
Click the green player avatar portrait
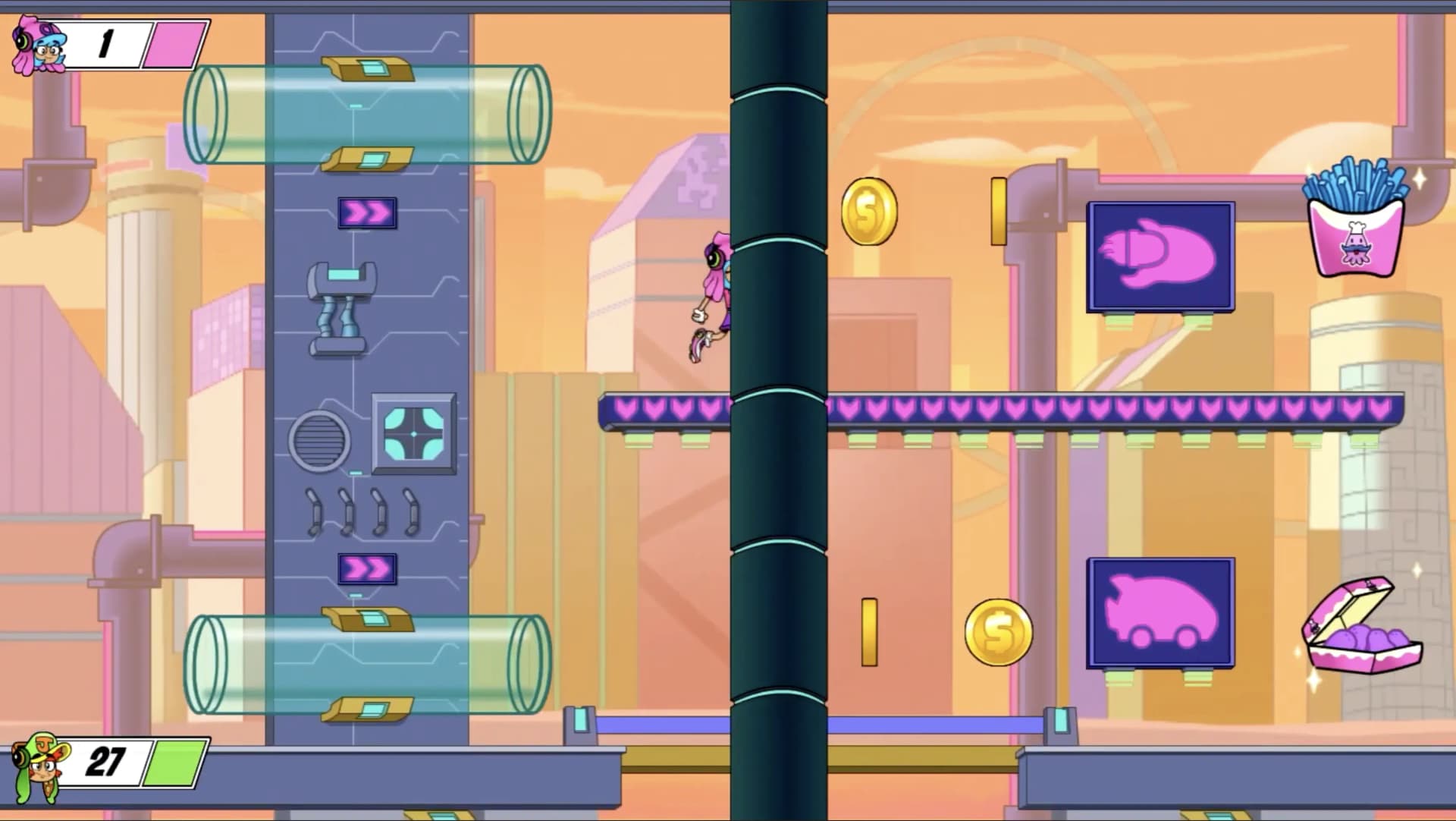pyautogui.click(x=42, y=768)
